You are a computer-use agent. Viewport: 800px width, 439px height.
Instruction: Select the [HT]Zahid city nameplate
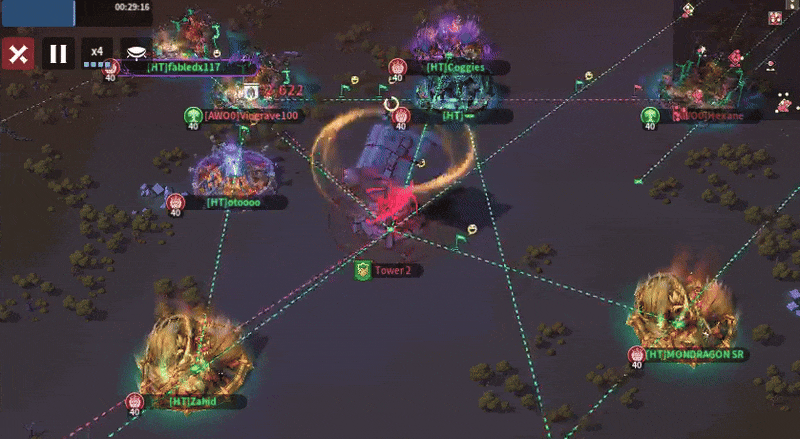click(x=193, y=402)
